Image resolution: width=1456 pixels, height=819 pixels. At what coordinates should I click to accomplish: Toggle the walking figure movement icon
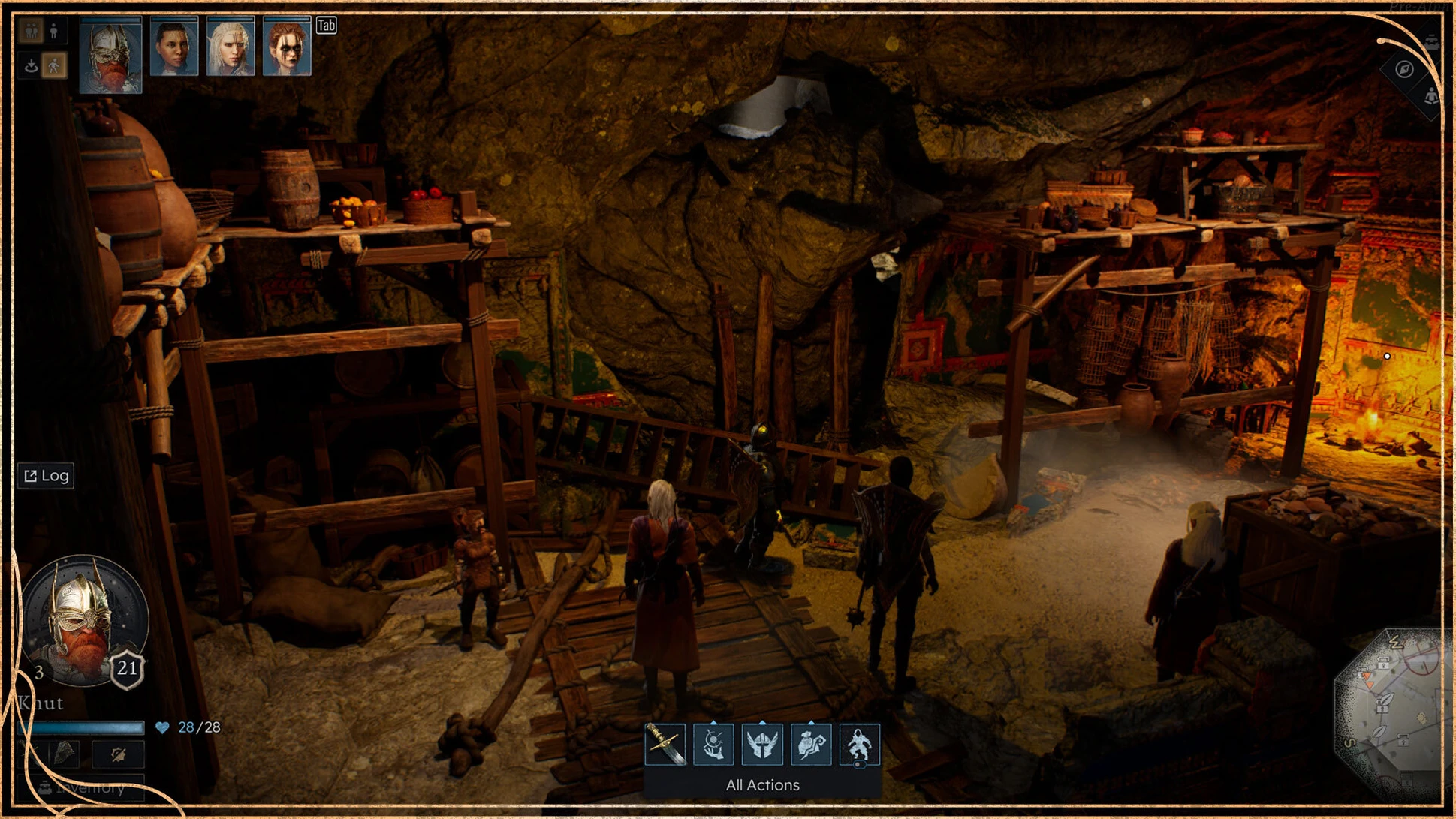54,66
